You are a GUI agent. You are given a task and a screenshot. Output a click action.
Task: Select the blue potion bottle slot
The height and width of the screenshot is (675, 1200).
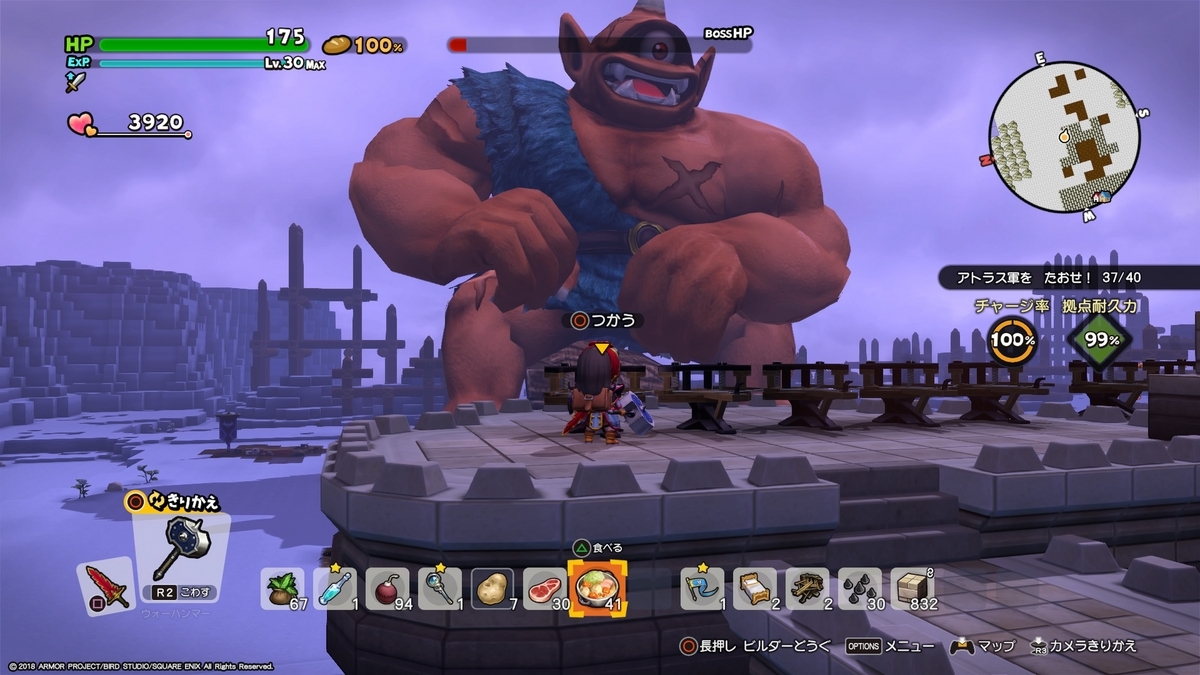pyautogui.click(x=334, y=589)
